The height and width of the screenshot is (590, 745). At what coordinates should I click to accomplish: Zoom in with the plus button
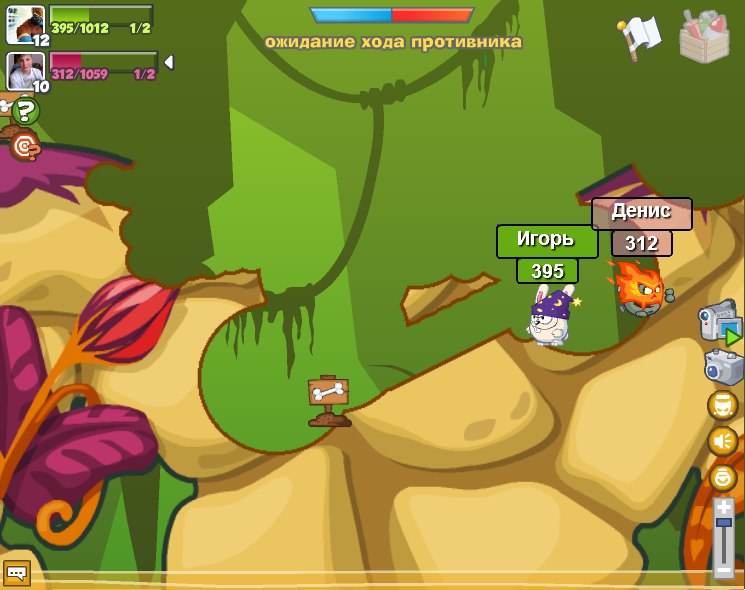coord(724,508)
